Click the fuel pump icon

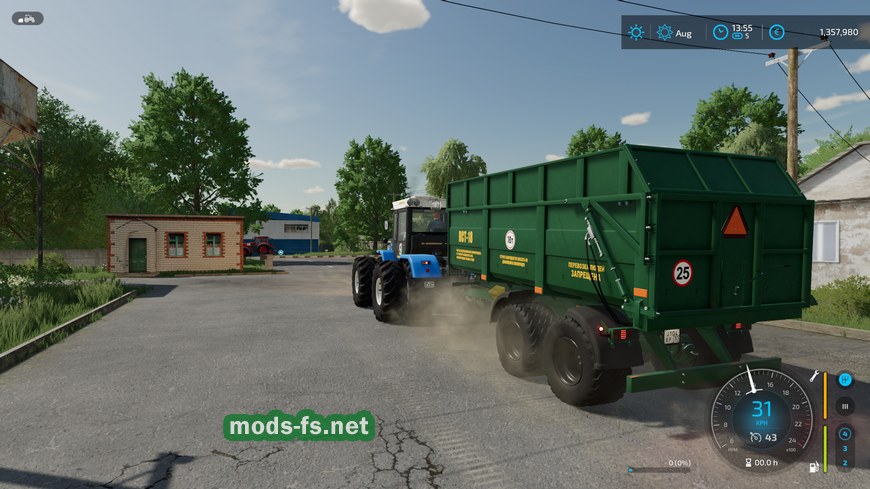pos(815,466)
